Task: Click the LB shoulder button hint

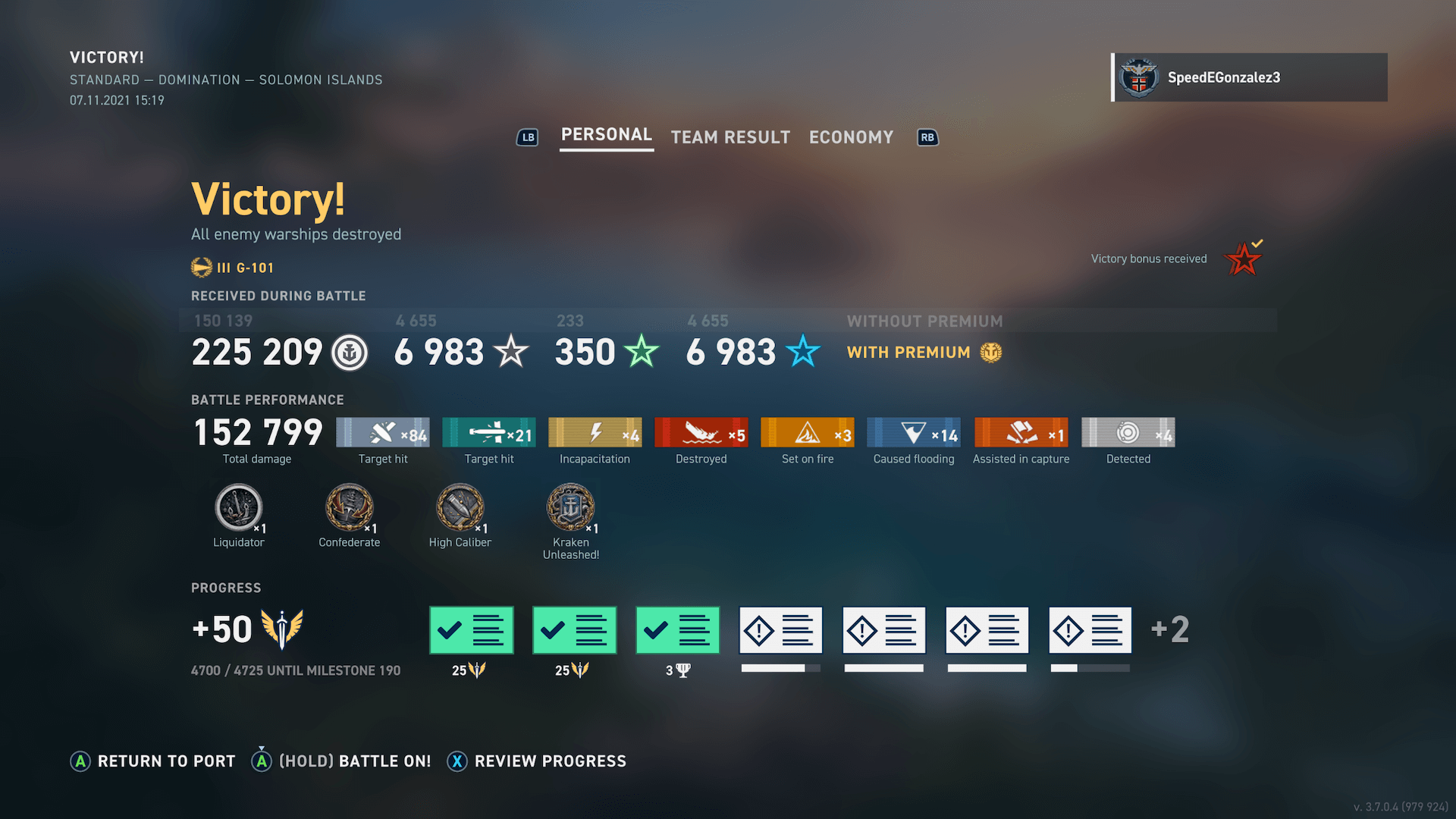Action: click(x=527, y=137)
